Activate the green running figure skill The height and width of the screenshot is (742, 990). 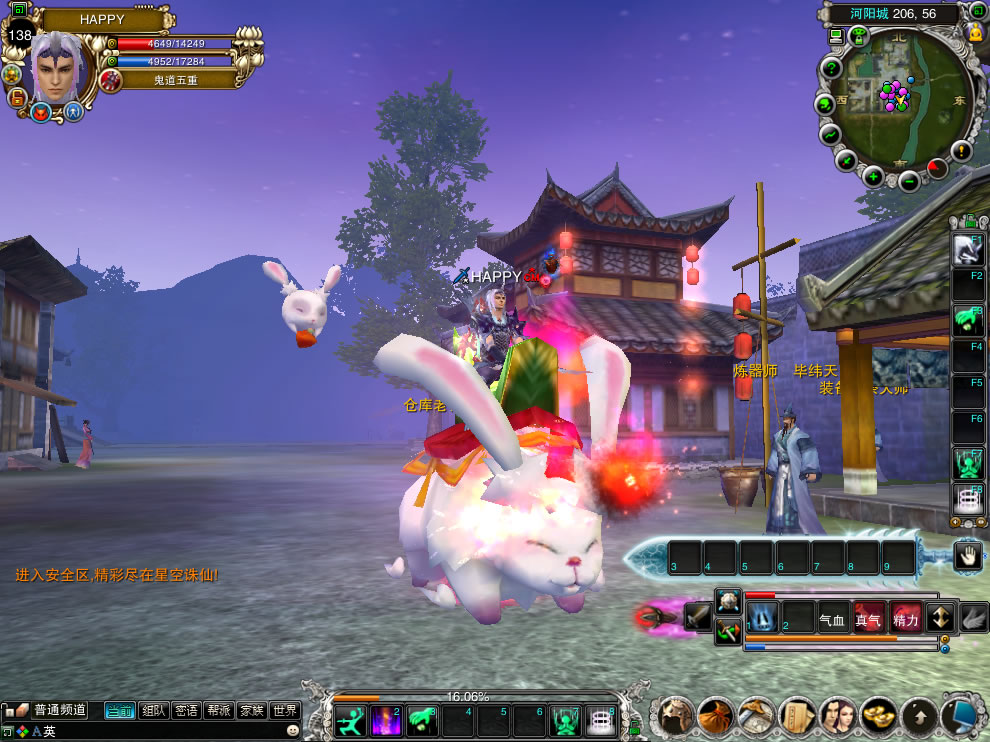[x=350, y=720]
